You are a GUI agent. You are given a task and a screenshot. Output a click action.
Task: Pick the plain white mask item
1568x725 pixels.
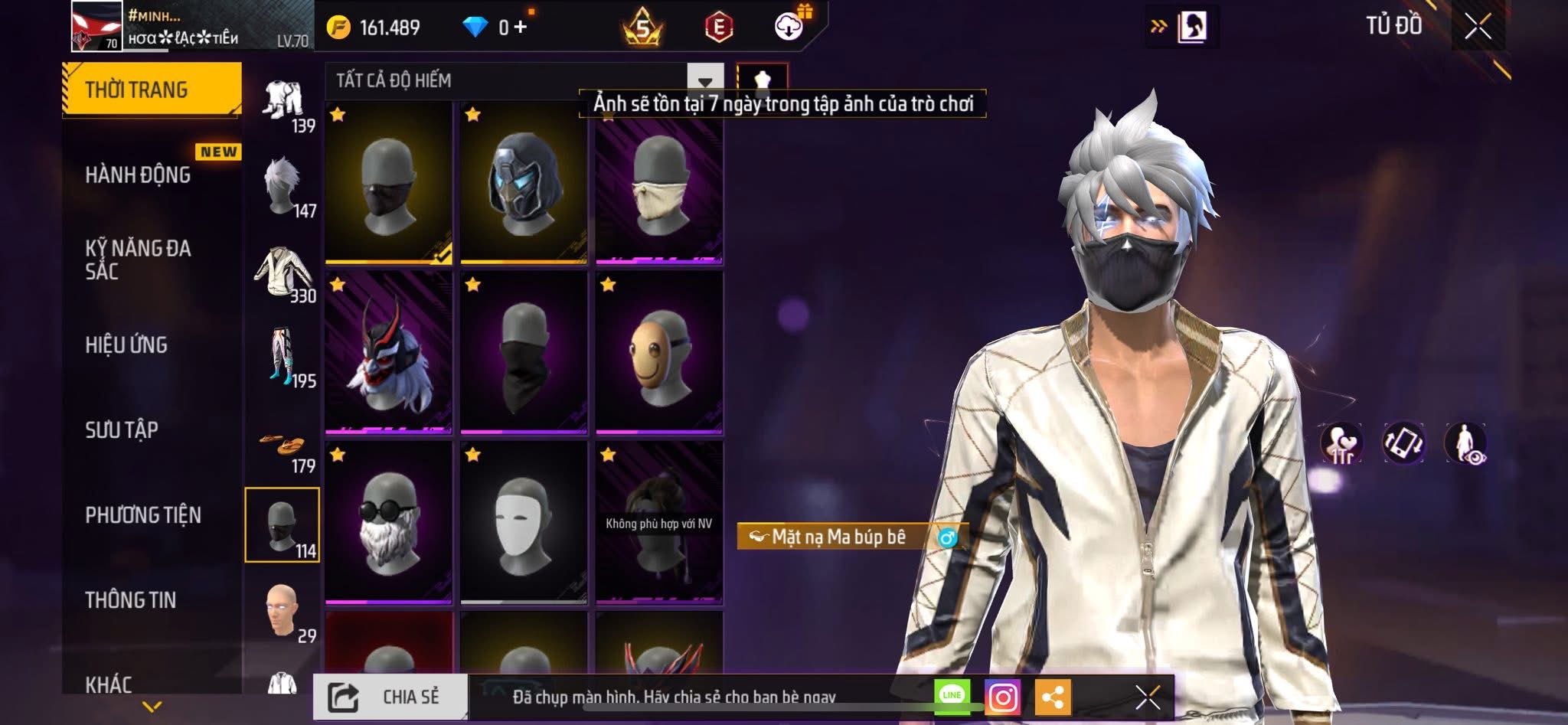(x=524, y=522)
